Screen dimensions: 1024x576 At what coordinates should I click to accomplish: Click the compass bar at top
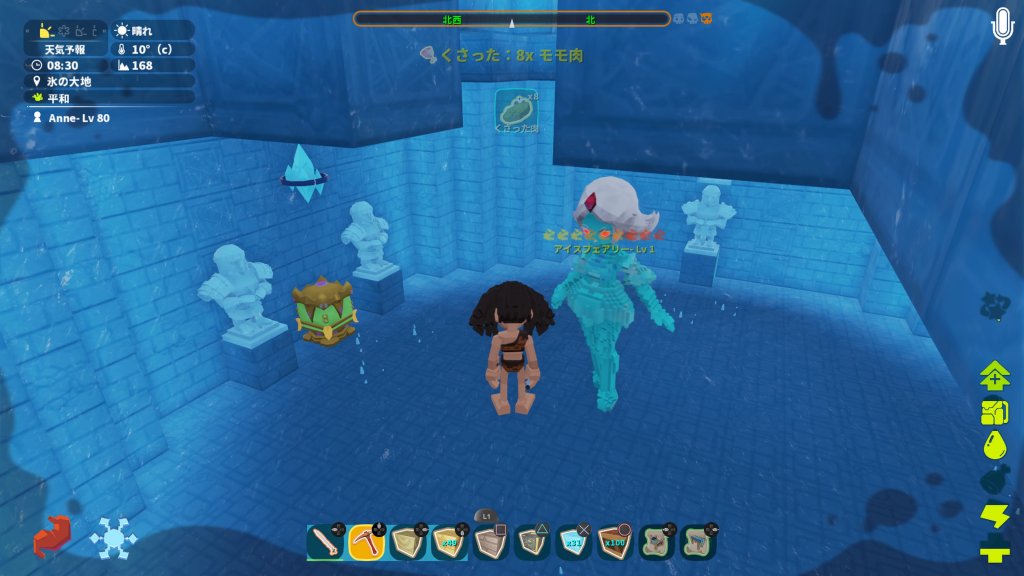tap(511, 19)
